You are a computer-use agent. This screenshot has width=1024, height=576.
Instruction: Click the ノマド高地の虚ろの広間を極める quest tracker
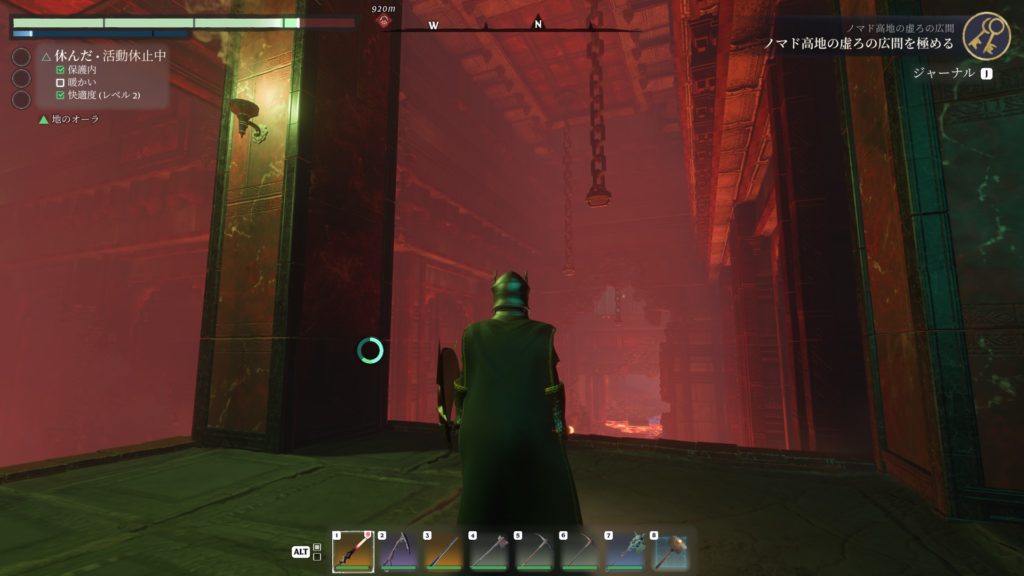click(x=859, y=44)
